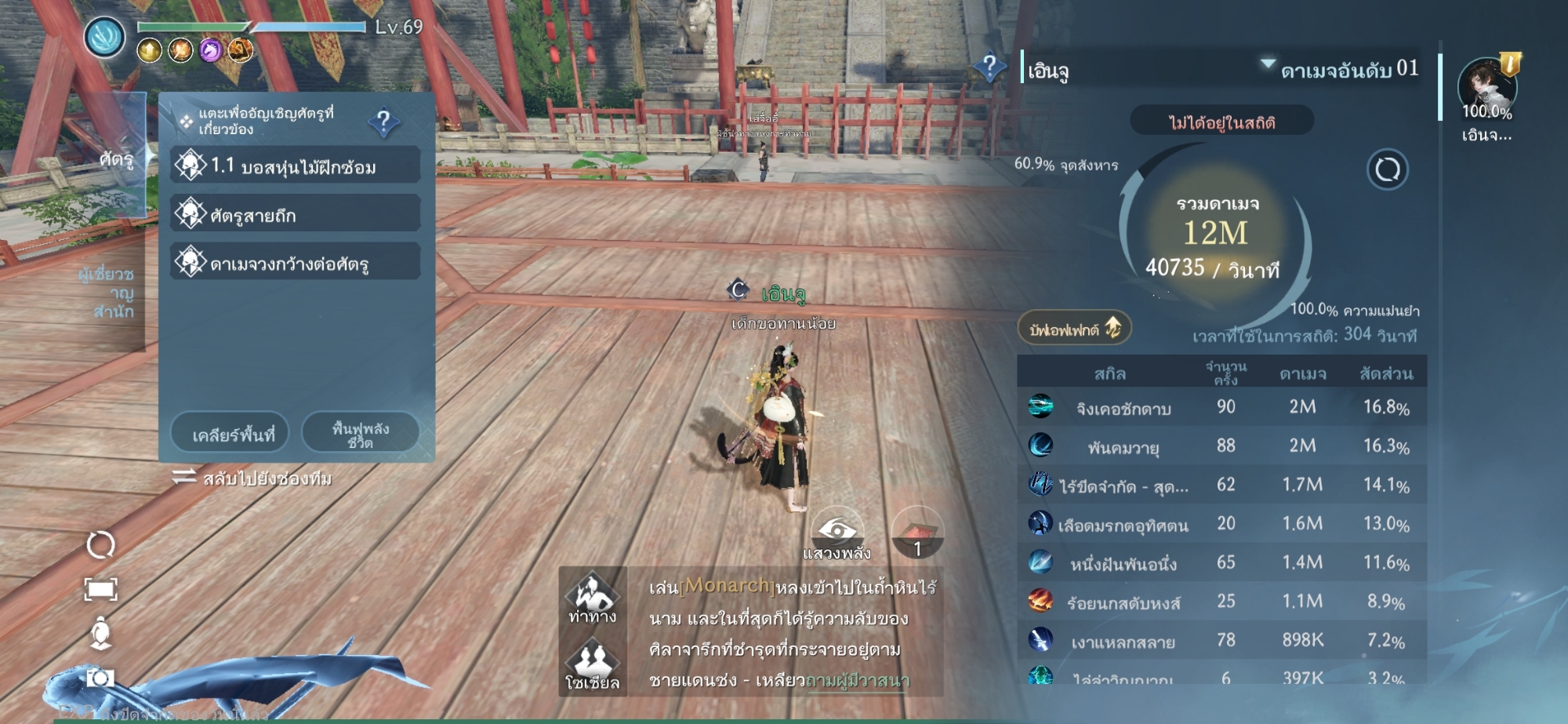Open the ศัตรู side tab
The width and height of the screenshot is (1568, 724).
119,158
